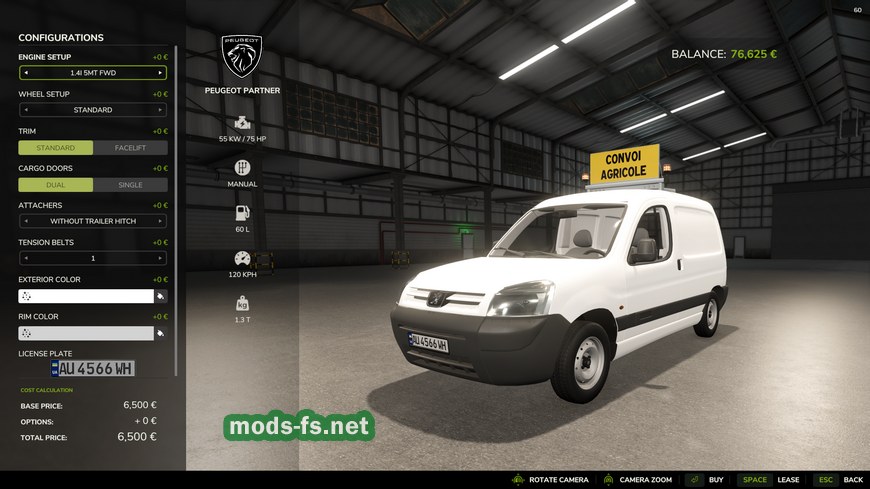This screenshot has height=489, width=870.
Task: Cycle wheel setup to next option
Action: [160, 110]
